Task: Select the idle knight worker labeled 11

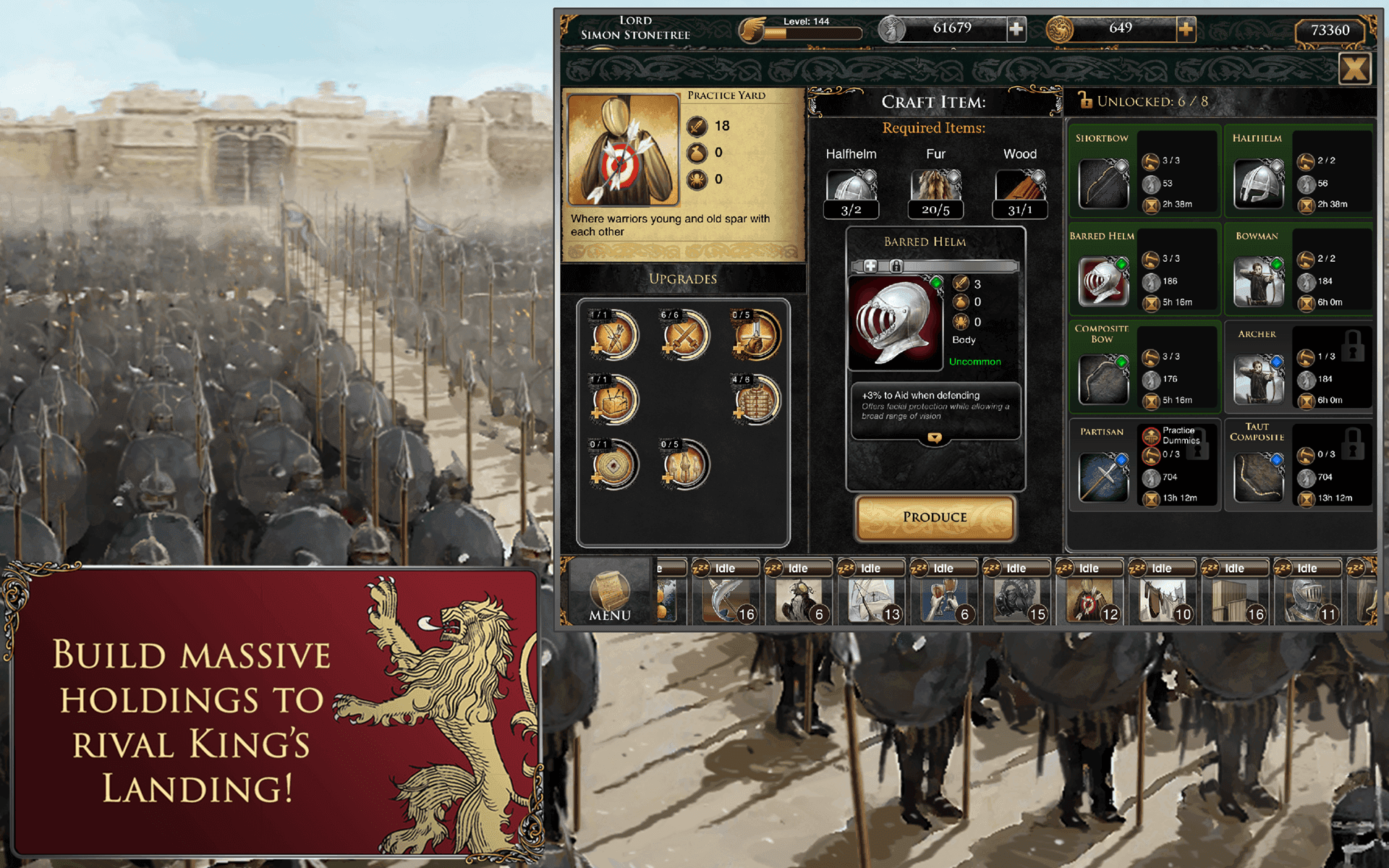Action: coord(1309,599)
